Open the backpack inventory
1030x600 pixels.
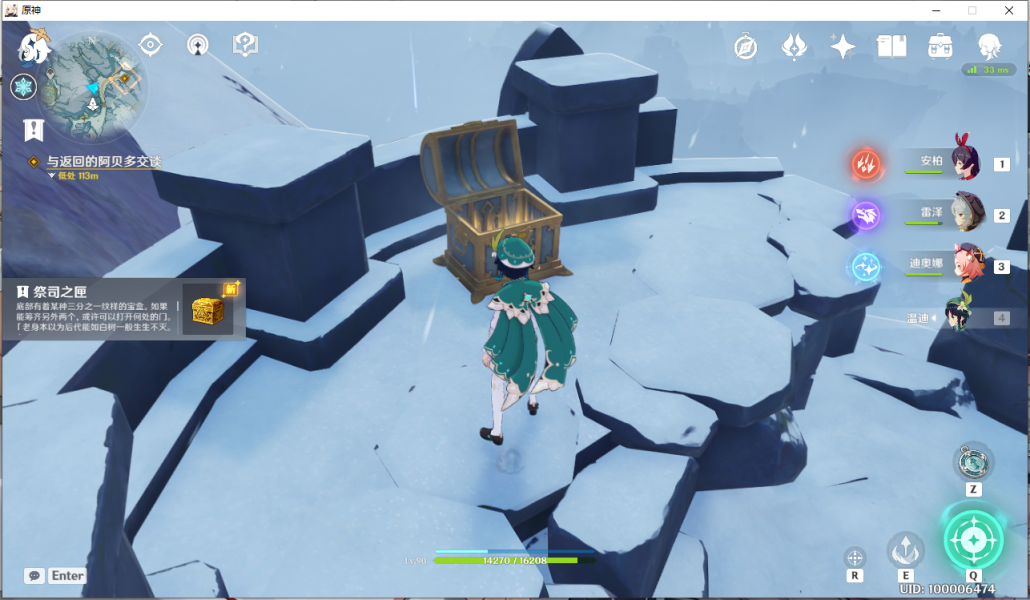coord(940,46)
